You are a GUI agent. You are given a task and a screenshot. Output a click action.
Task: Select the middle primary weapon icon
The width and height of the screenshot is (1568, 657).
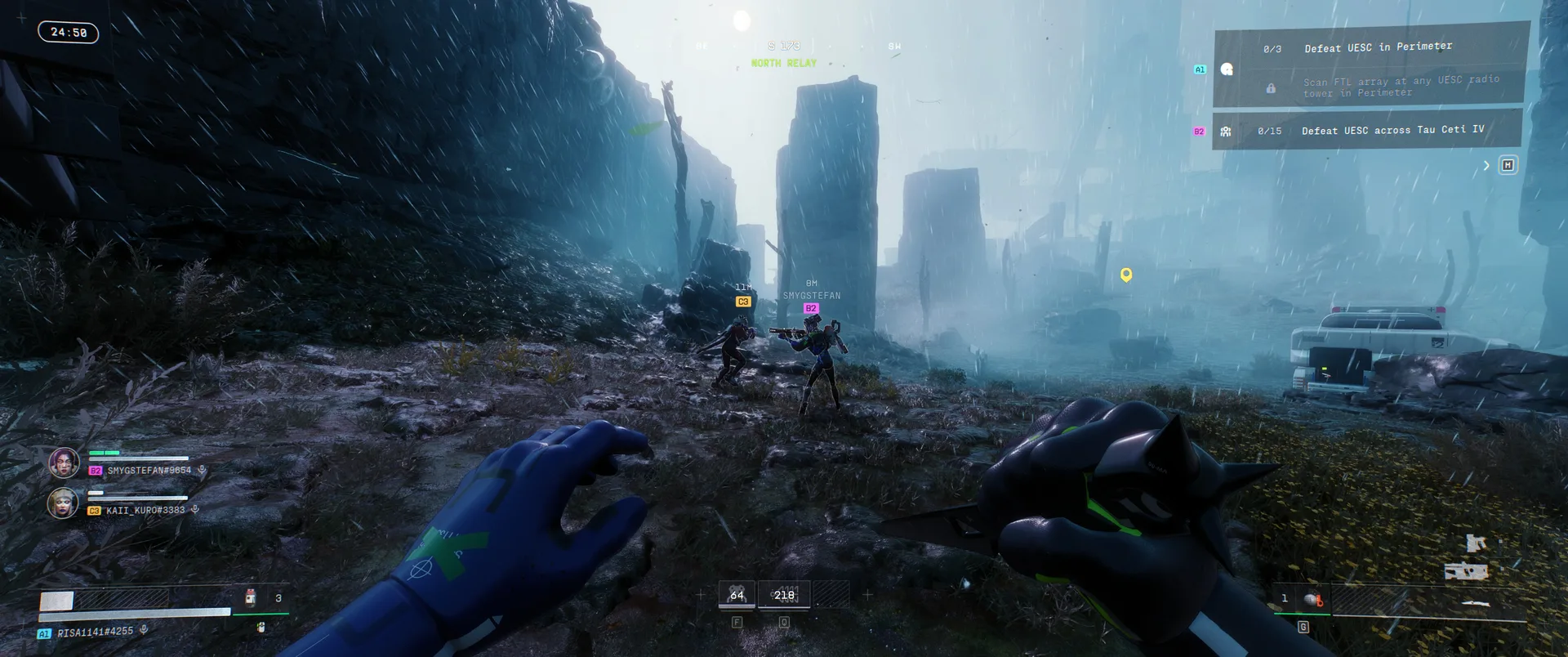click(1466, 571)
